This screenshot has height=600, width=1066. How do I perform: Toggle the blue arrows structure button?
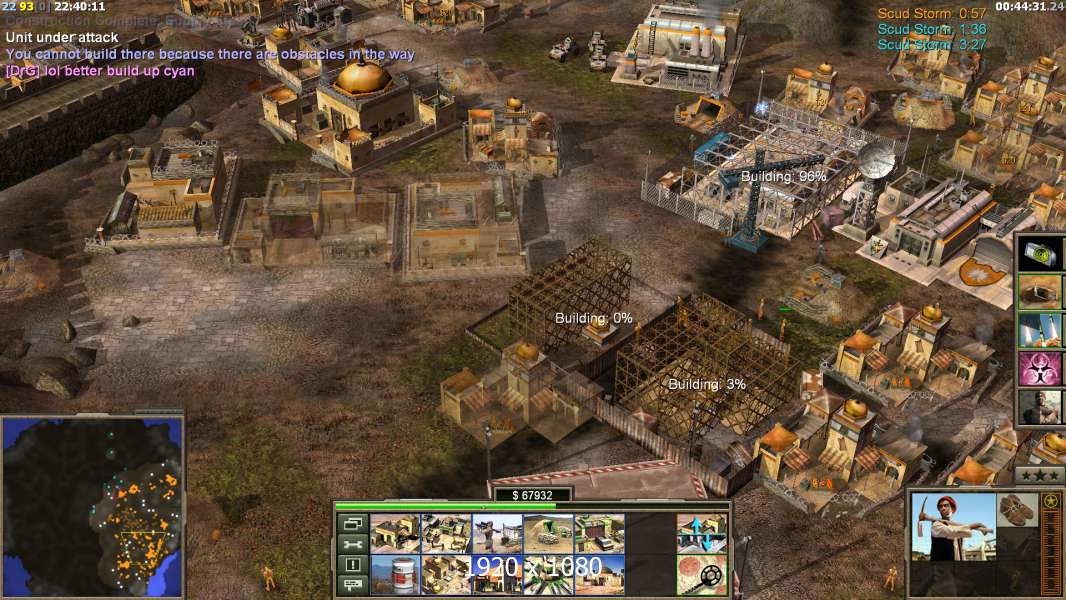[701, 533]
